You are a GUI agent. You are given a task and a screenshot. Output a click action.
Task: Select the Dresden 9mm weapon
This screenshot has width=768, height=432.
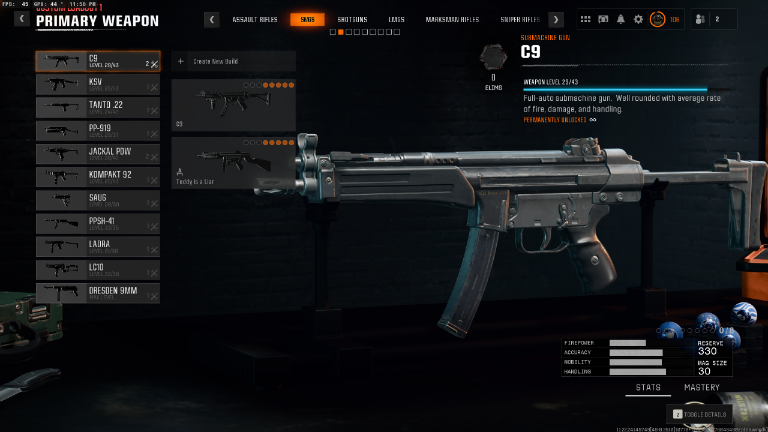coord(97,292)
